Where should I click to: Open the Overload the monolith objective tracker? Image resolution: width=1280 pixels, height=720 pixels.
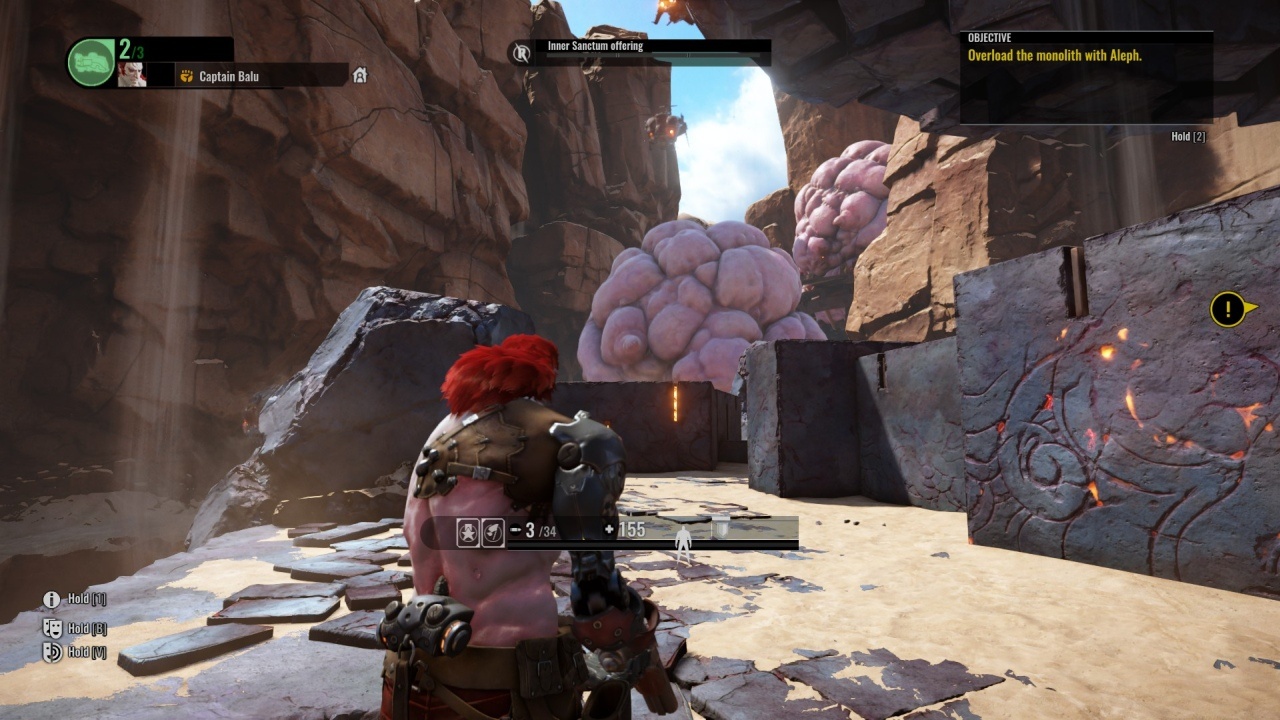coord(1086,57)
